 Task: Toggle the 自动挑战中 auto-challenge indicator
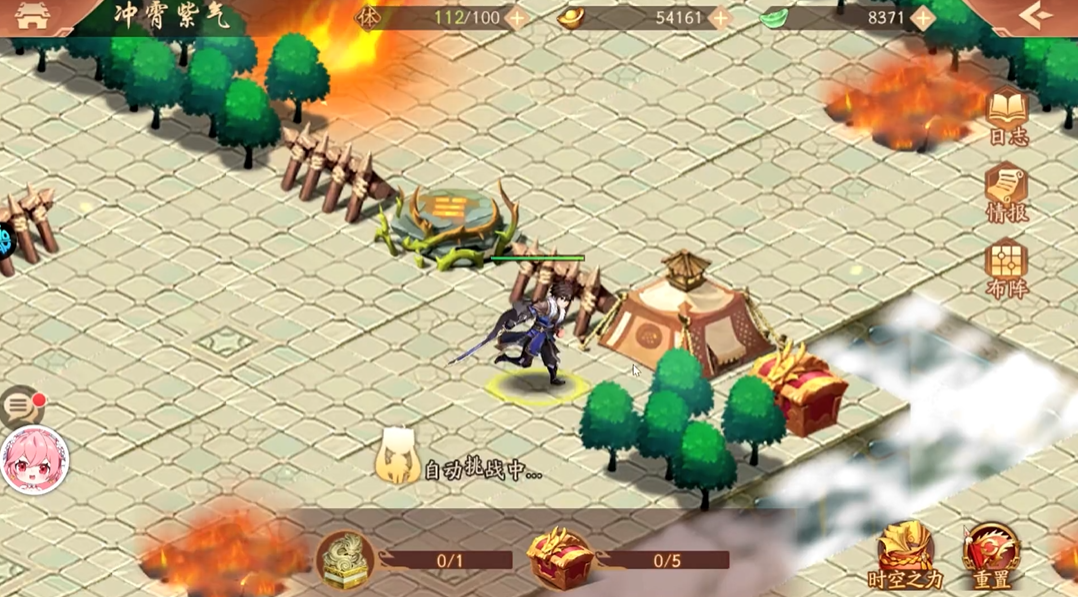click(462, 468)
